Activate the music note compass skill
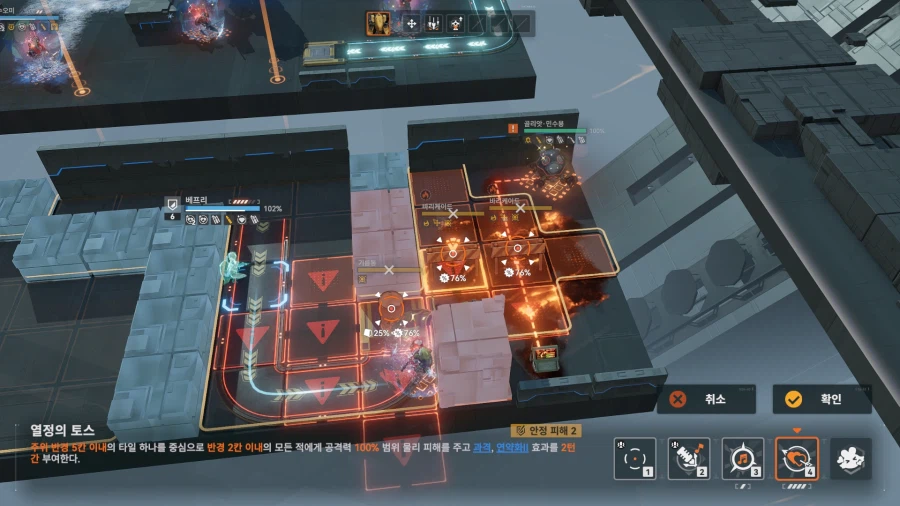Image resolution: width=900 pixels, height=506 pixels. click(743, 459)
